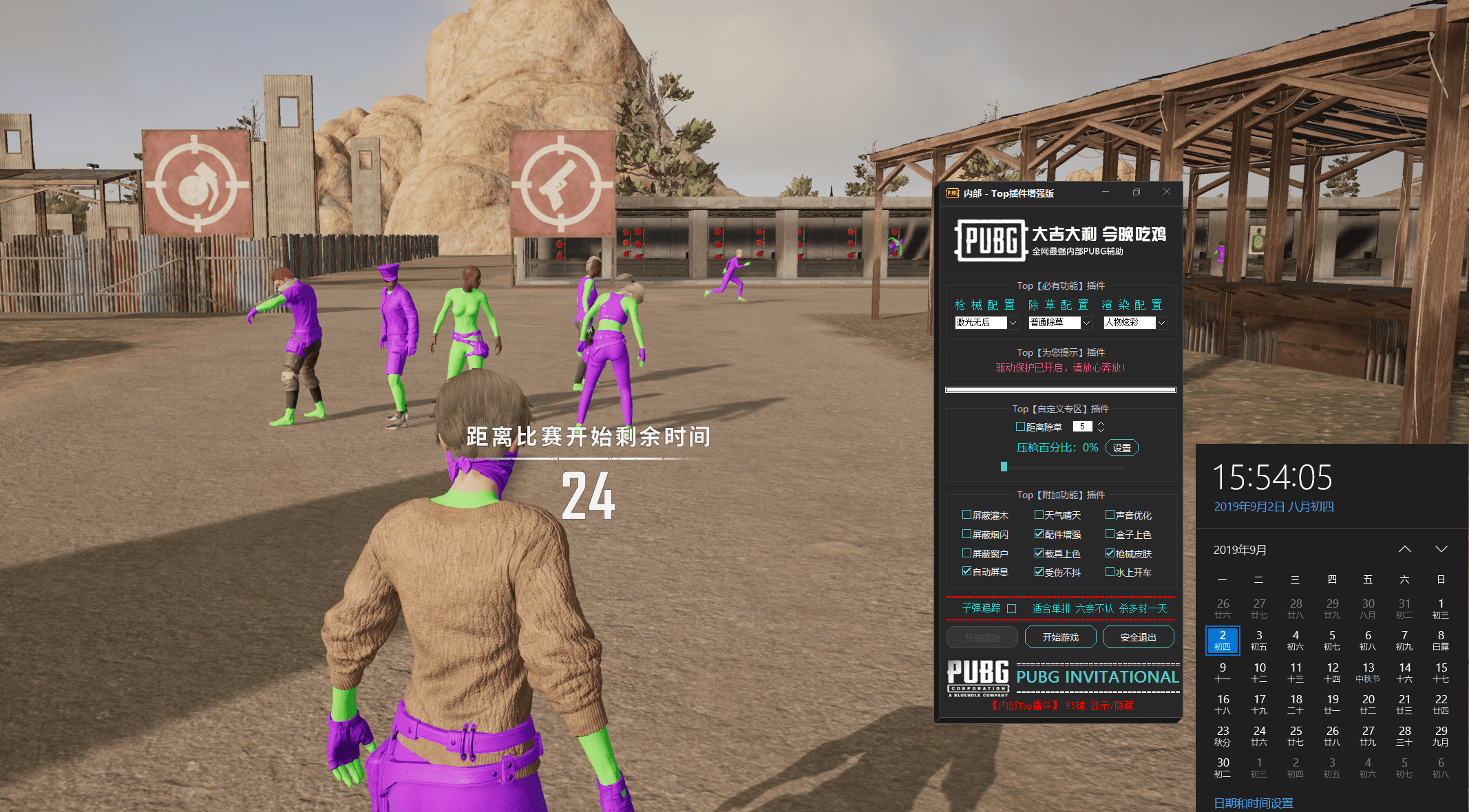Viewport: 1469px width, 812px height.
Task: Enable the 屏蔽灌木 checkbox
Action: pyautogui.click(x=966, y=515)
